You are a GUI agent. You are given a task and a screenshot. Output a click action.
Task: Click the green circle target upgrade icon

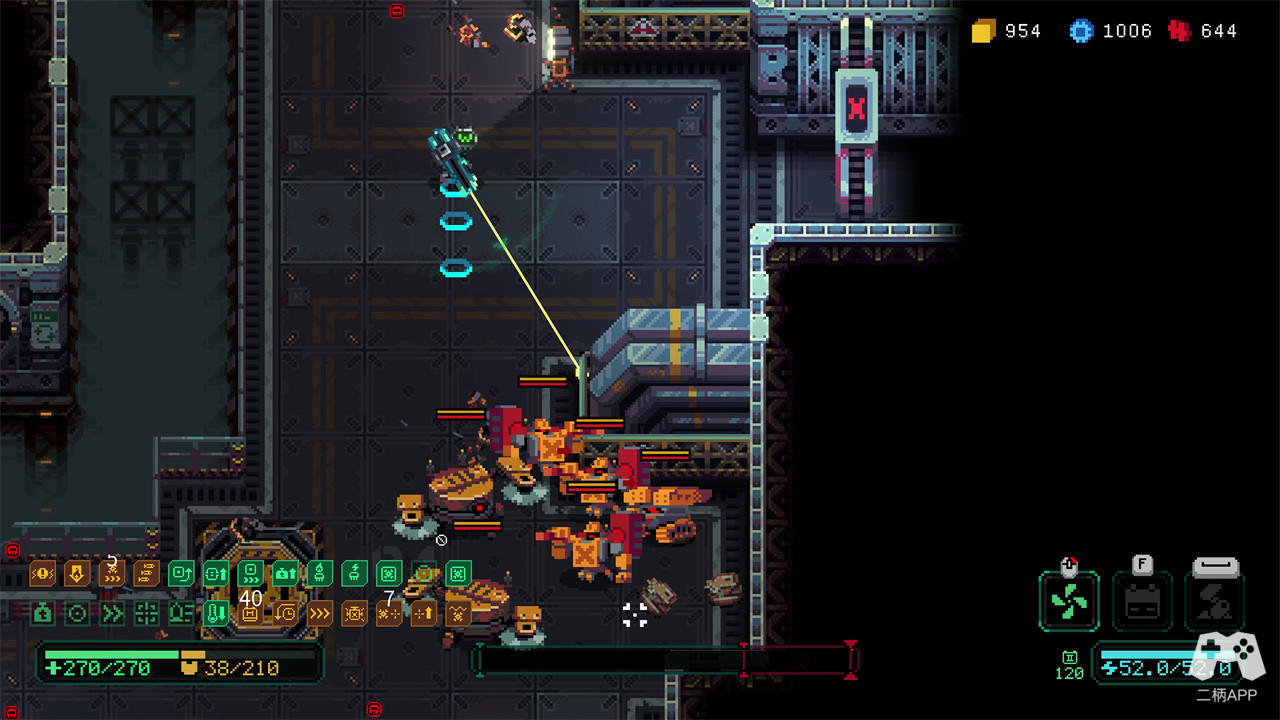coord(77,613)
